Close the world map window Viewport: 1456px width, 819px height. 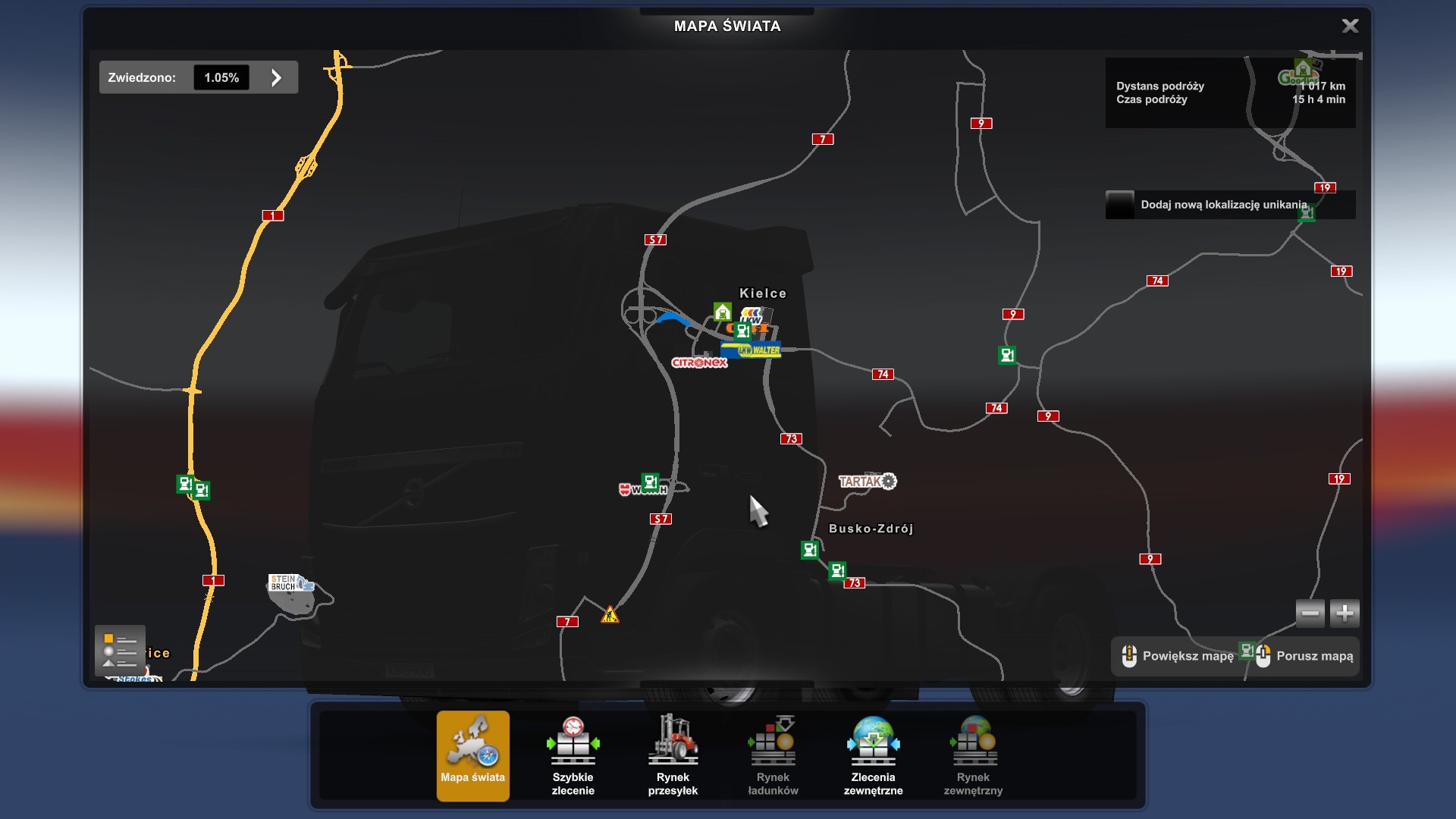pos(1350,27)
